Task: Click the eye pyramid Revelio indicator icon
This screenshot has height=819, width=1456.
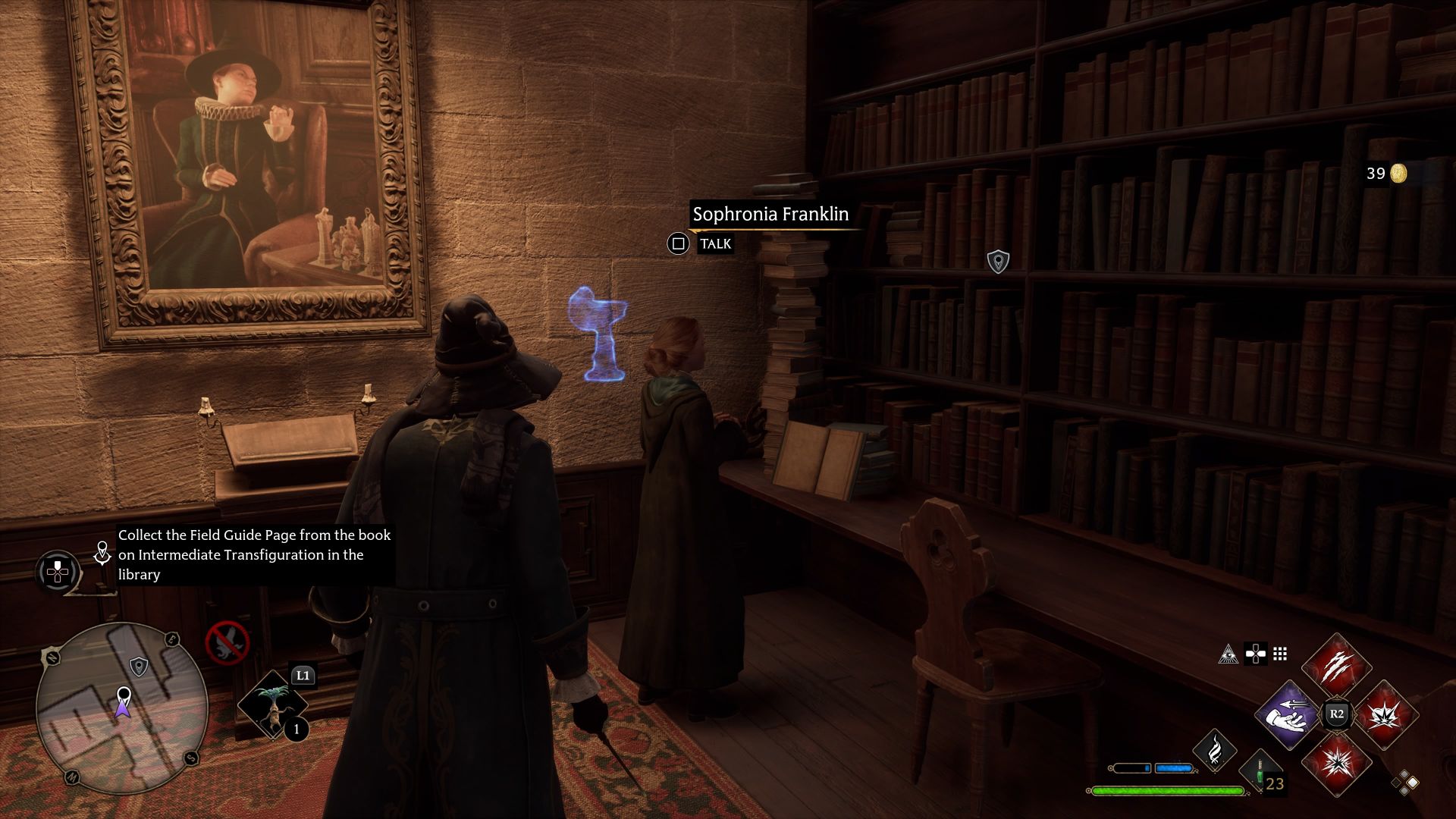Action: pos(1229,655)
